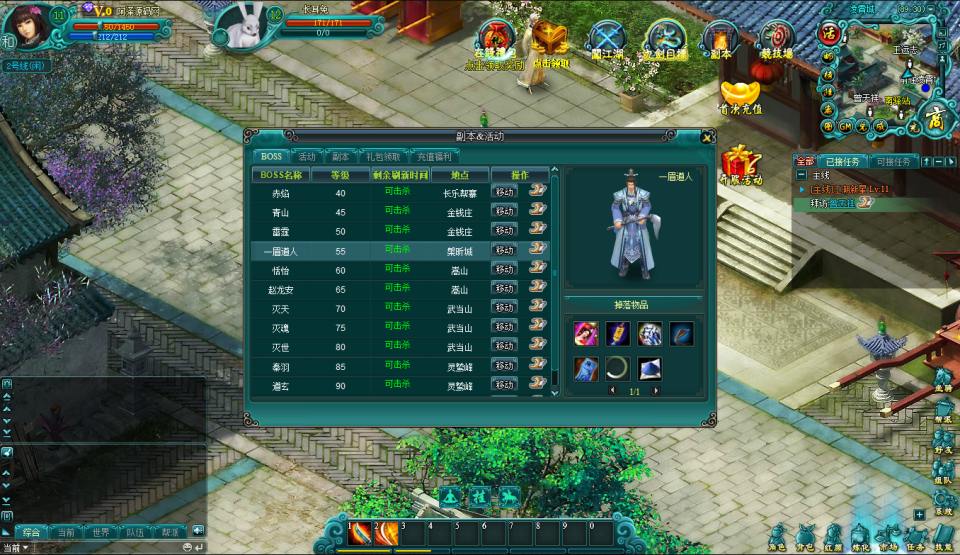Viewport: 960px width, 555px height.
Task: Select the 世界 chat channel tab
Action: 98,533
